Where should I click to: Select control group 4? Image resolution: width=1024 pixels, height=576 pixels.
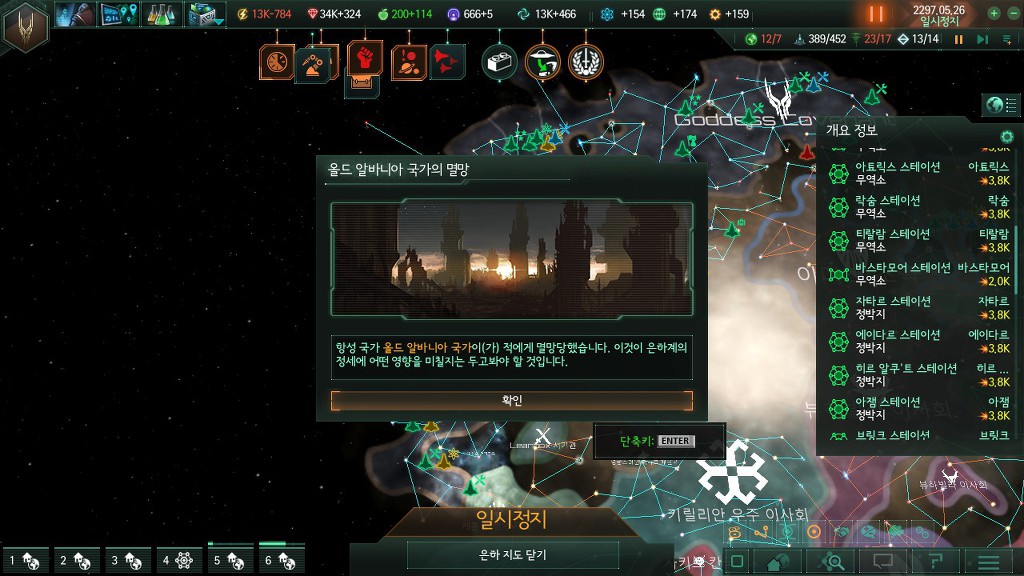(x=179, y=561)
